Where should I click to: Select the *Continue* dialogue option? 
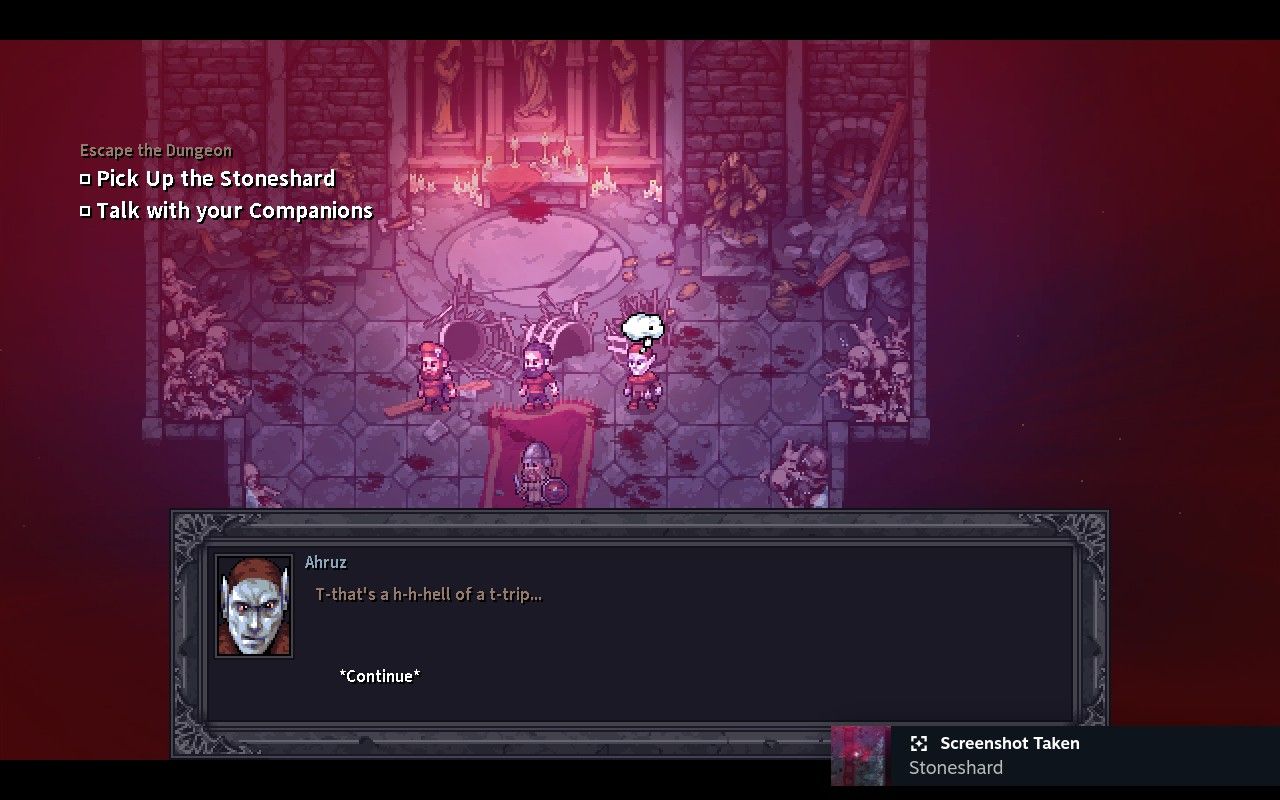380,676
